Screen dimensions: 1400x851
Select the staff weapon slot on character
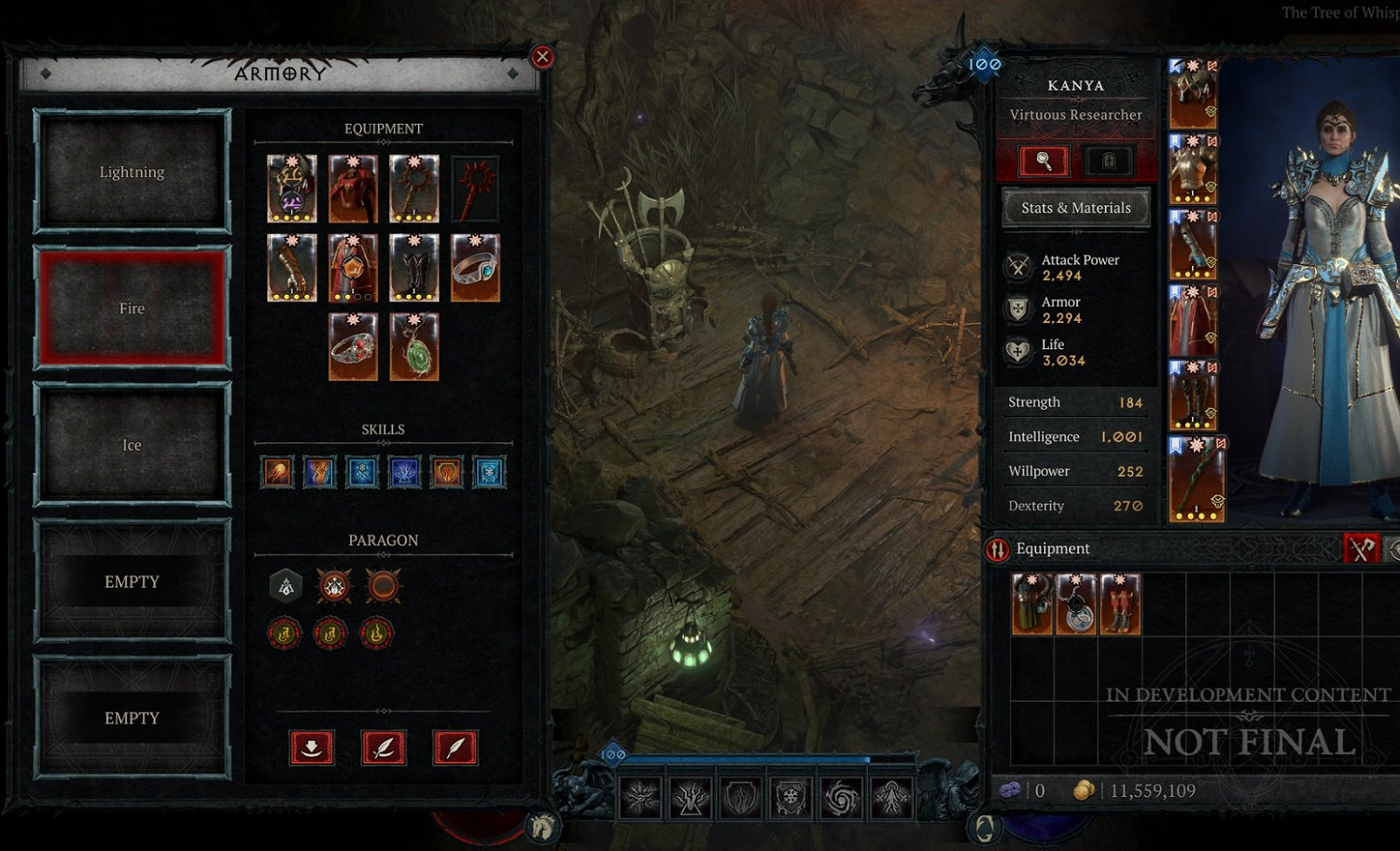click(x=1196, y=479)
